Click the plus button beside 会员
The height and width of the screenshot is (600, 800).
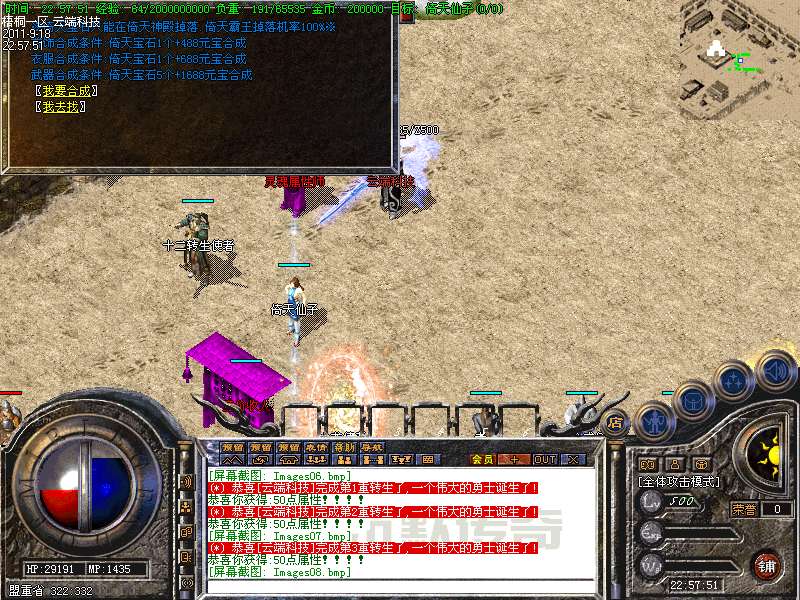coord(514,459)
